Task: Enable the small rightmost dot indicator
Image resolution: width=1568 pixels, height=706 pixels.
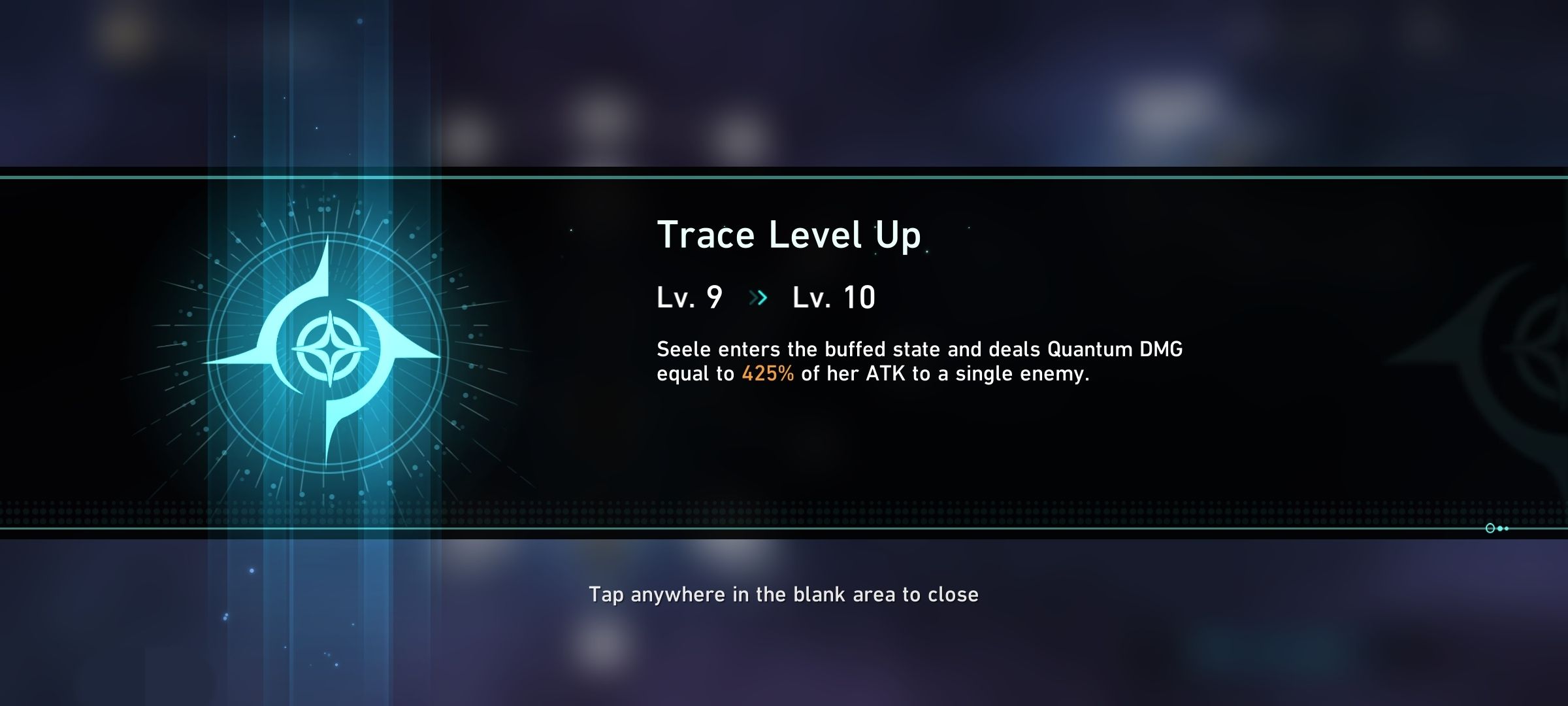Action: 1507,528
